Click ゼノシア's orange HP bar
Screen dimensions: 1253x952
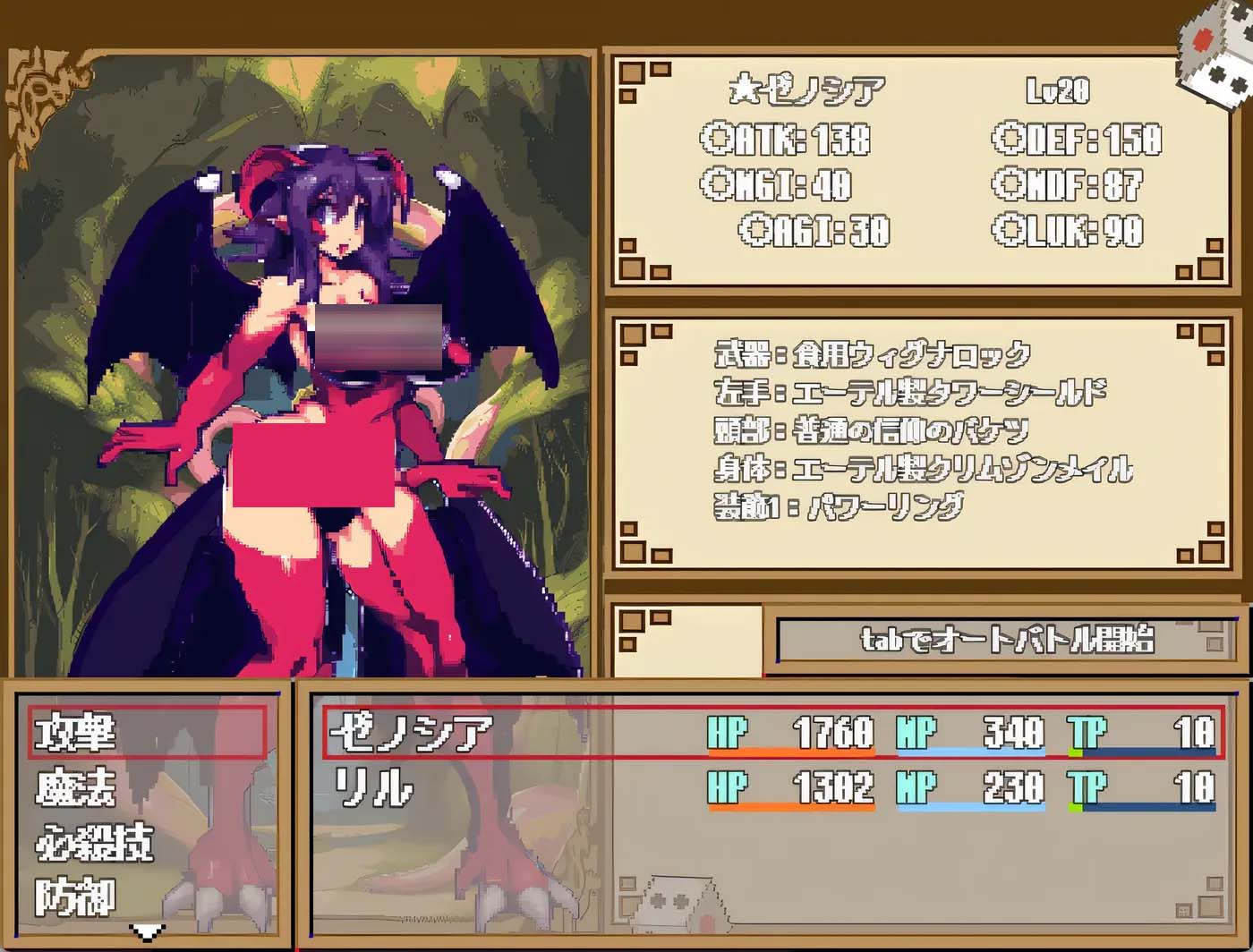tap(792, 754)
